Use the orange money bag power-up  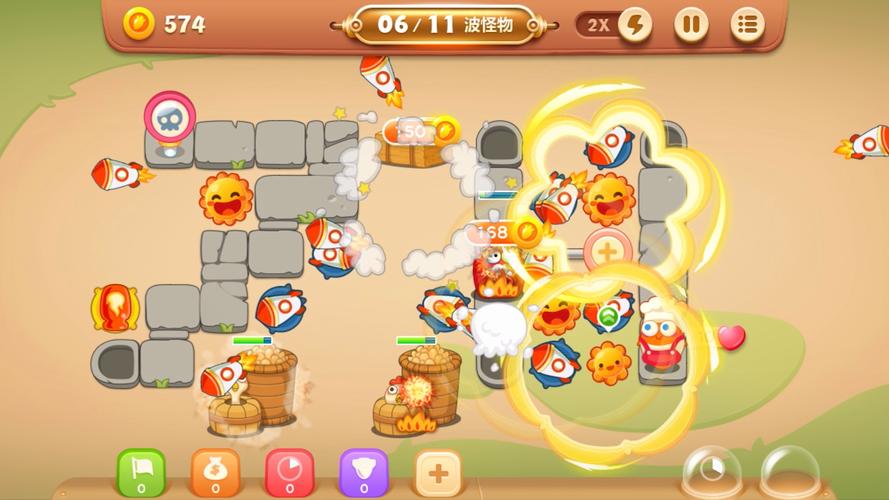[x=215, y=471]
